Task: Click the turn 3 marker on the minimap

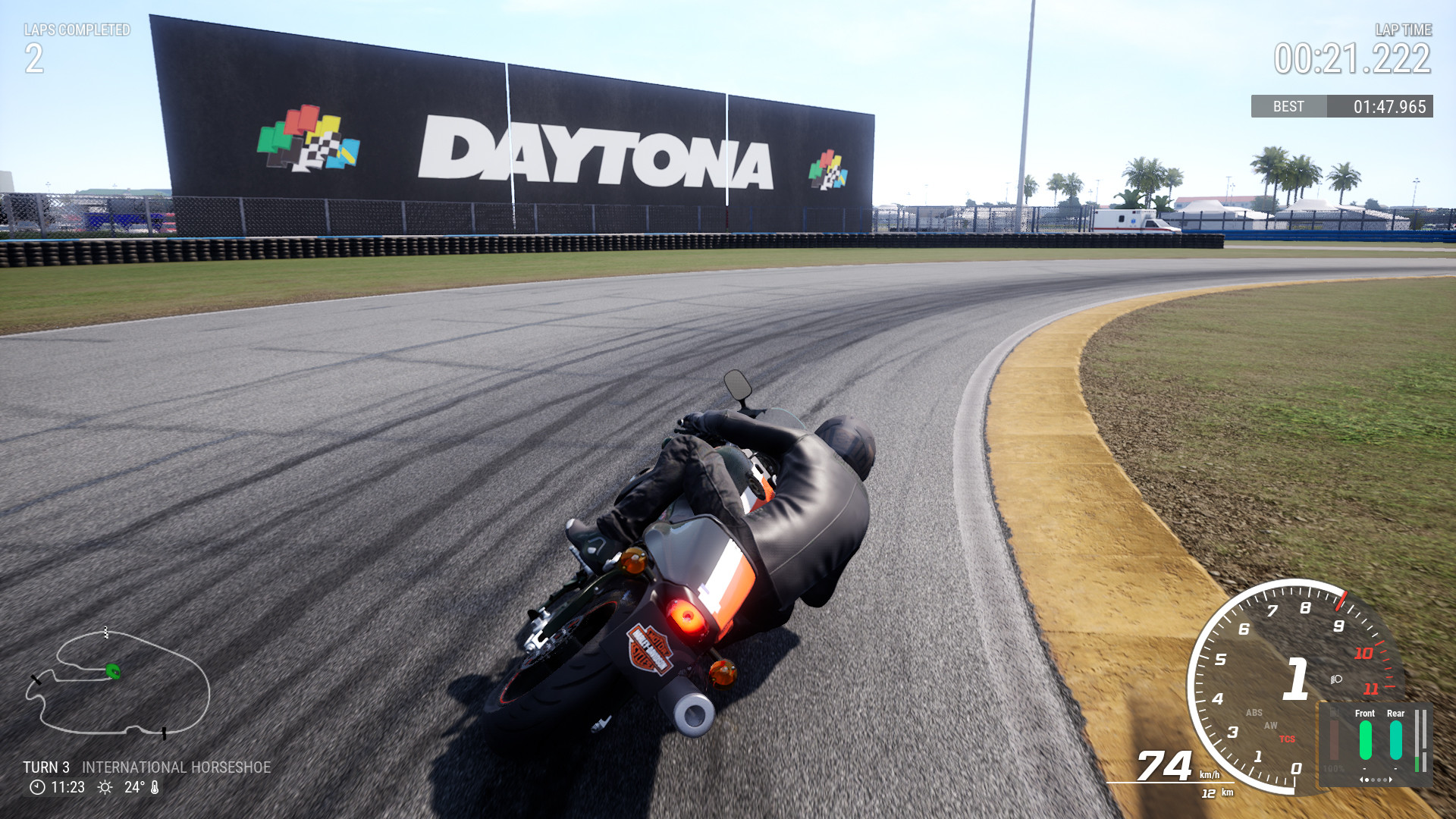Action: tap(36, 680)
